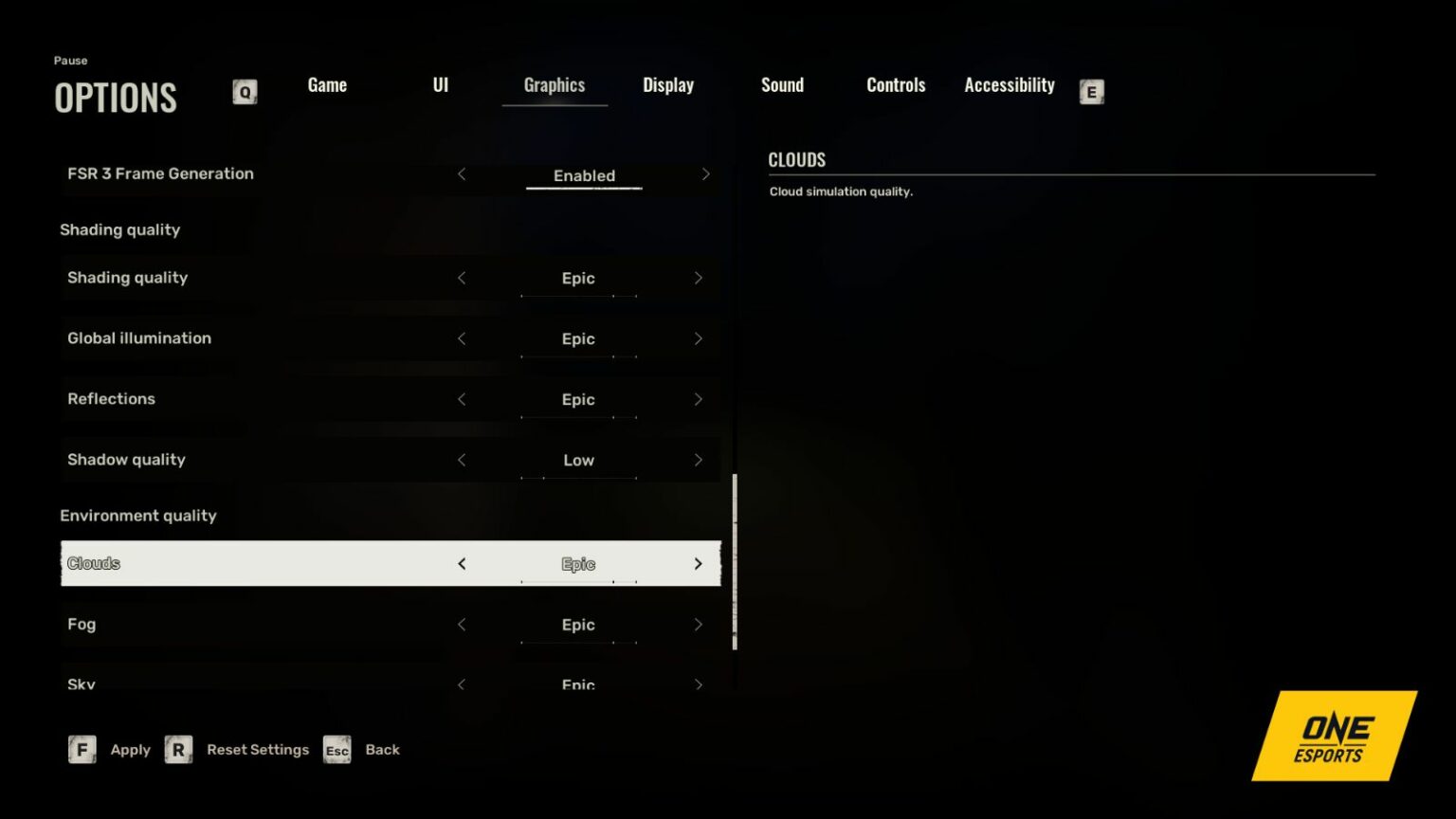Click Back to exit options
Viewport: 1456px width, 819px height.
coord(382,749)
